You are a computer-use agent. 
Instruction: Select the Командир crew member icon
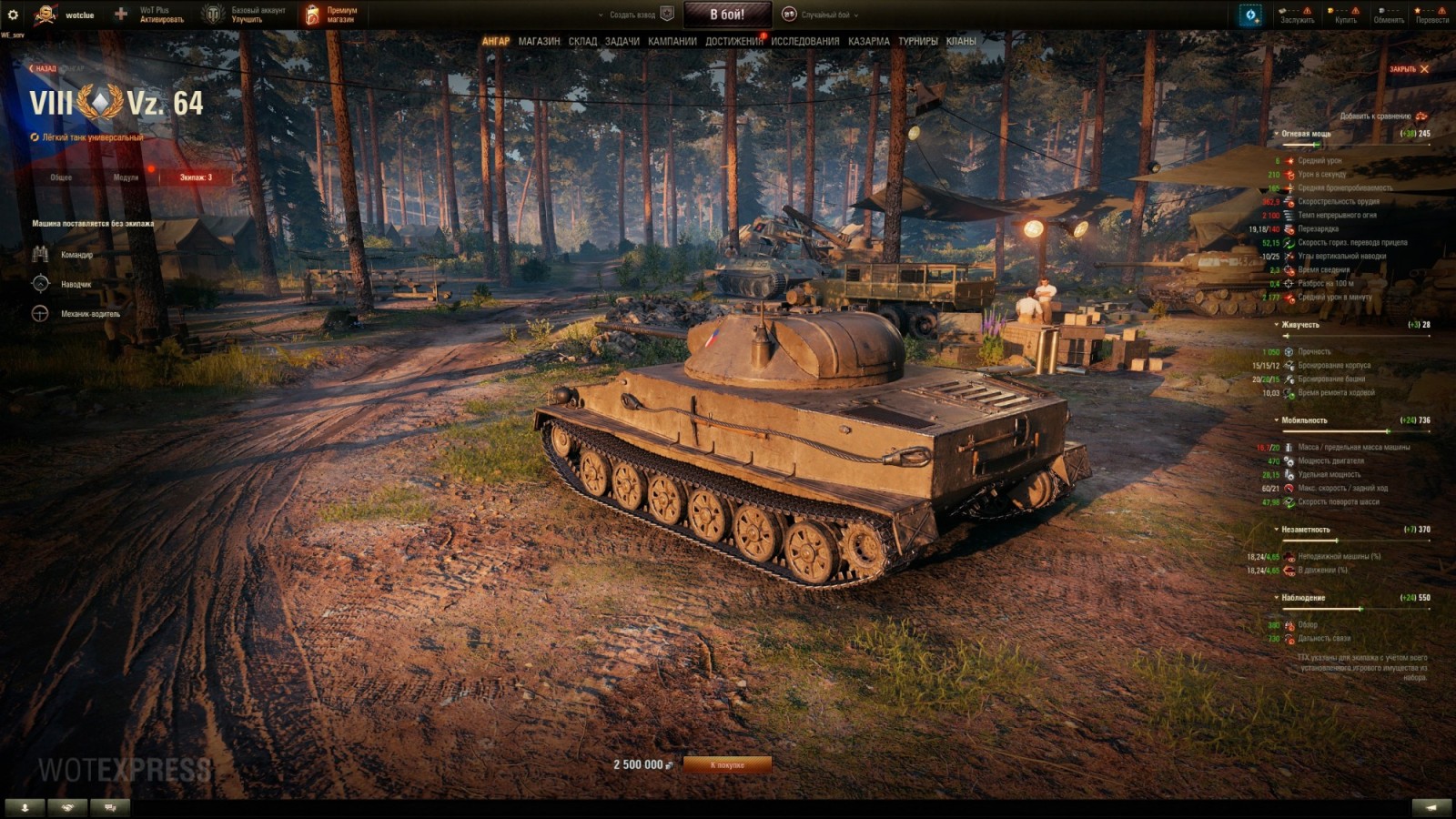[x=40, y=255]
